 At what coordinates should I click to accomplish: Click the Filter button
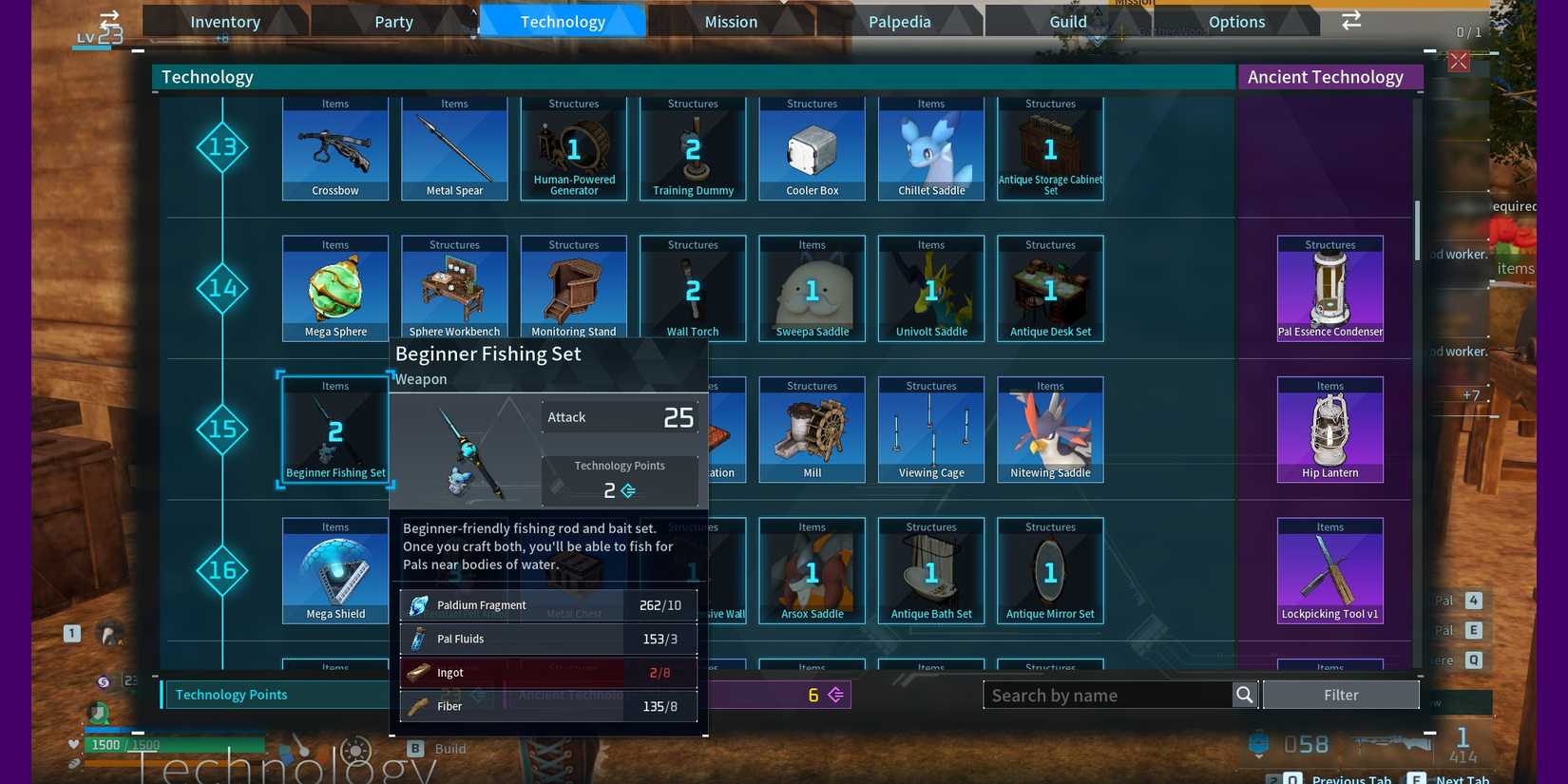click(1340, 694)
